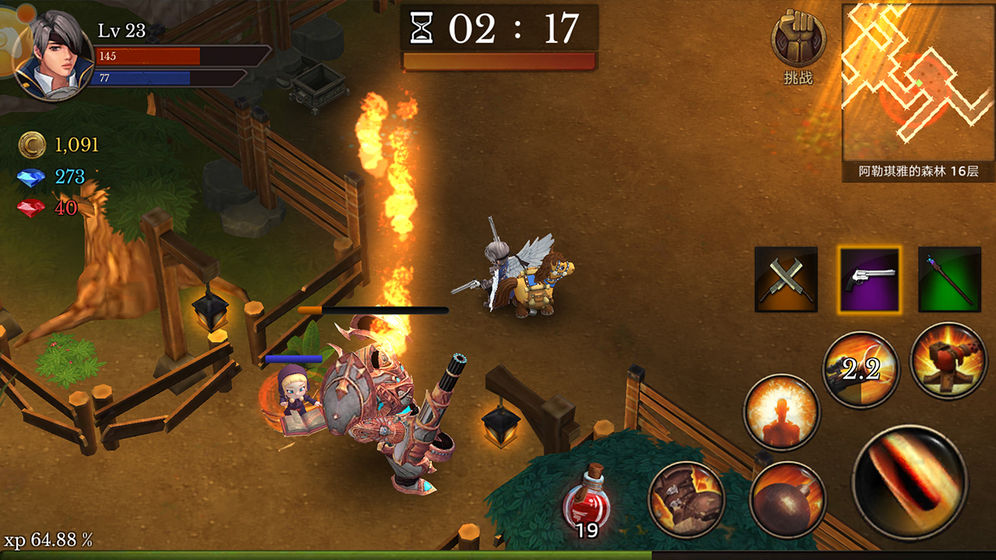Cast the glowing silhouette aura skill
This screenshot has height=560, width=996.
pos(781,412)
